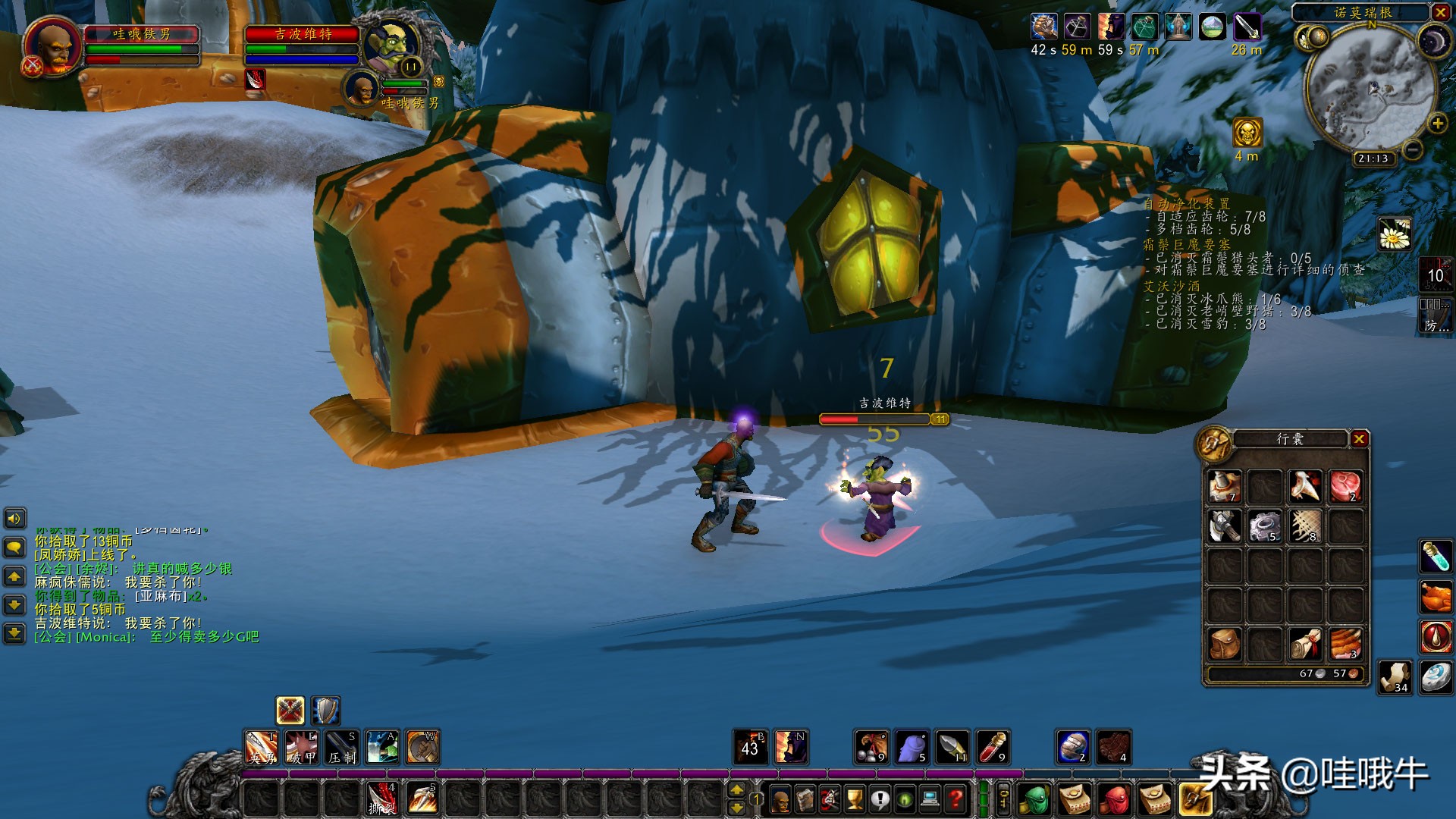
Task: Open the green backpack bag slot
Action: click(1032, 799)
